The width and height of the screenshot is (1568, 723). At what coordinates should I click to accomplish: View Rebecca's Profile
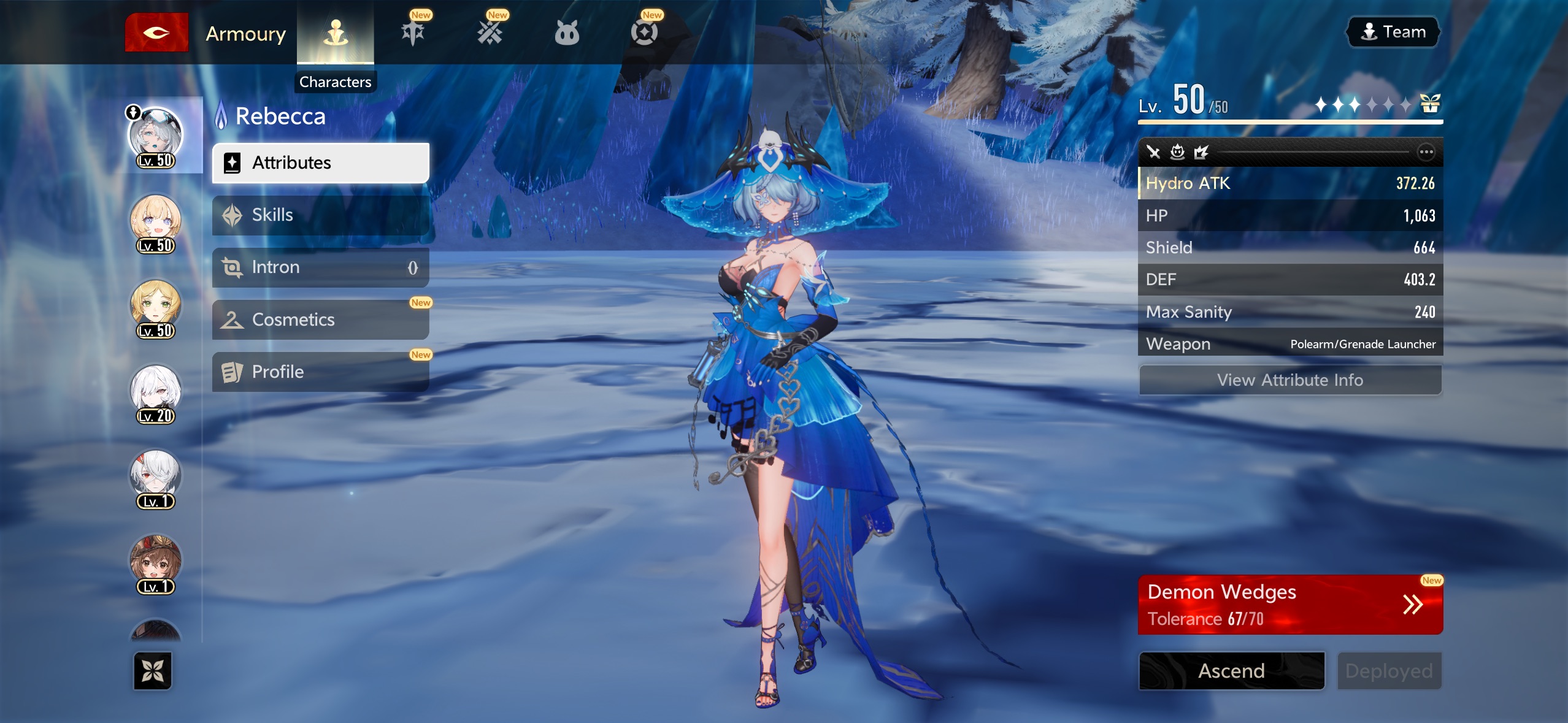click(320, 372)
